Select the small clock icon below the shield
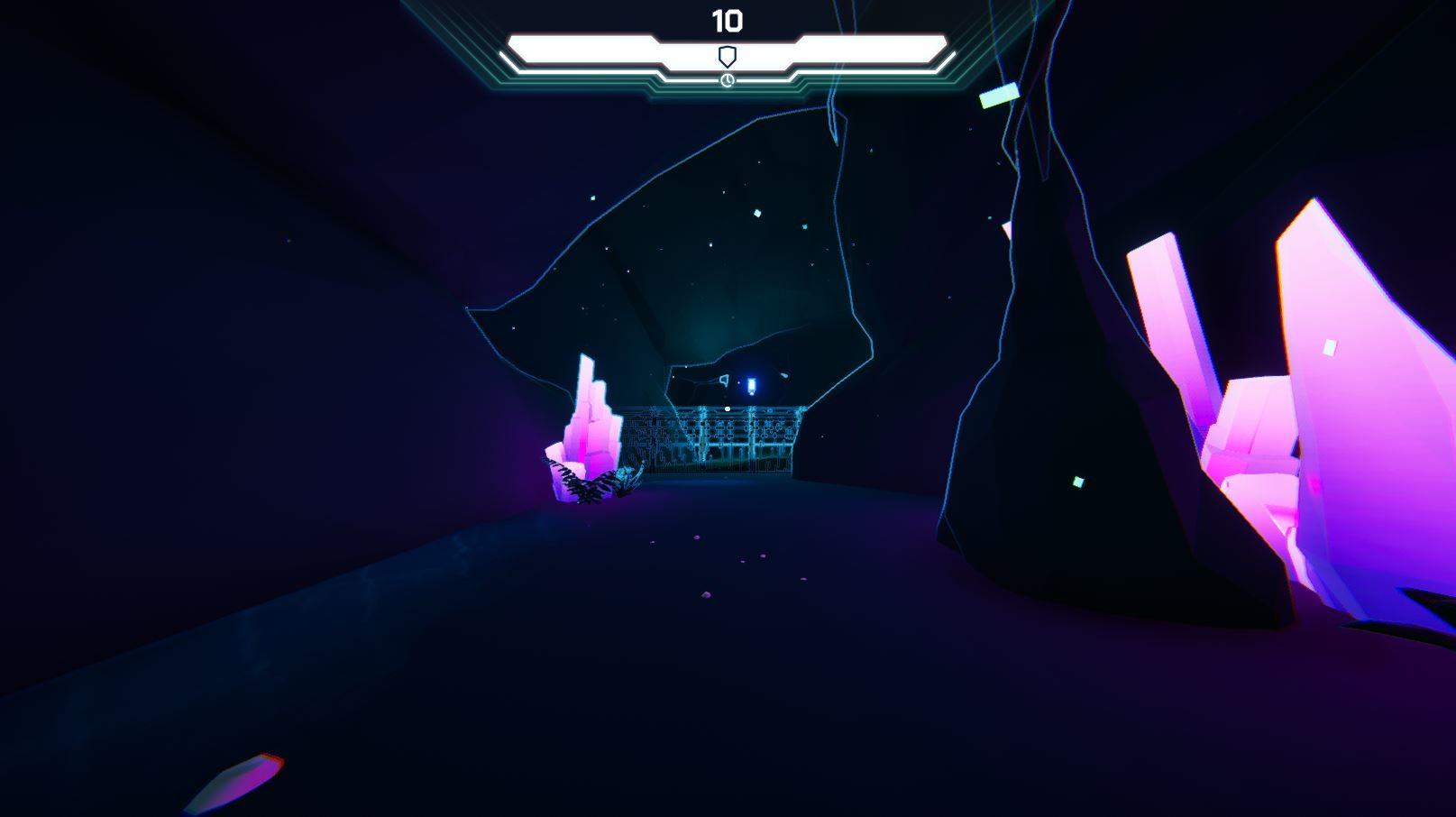Image resolution: width=1456 pixels, height=817 pixels. [x=727, y=81]
